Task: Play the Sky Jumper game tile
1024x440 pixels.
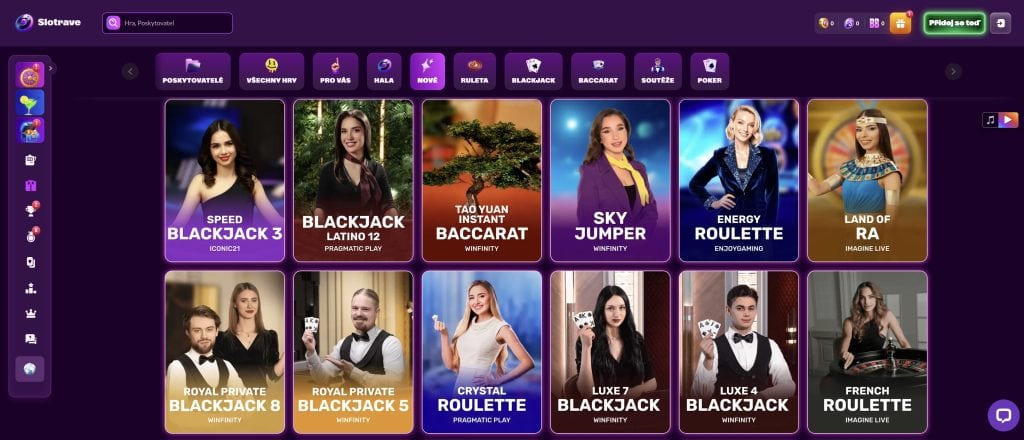Action: [x=610, y=180]
